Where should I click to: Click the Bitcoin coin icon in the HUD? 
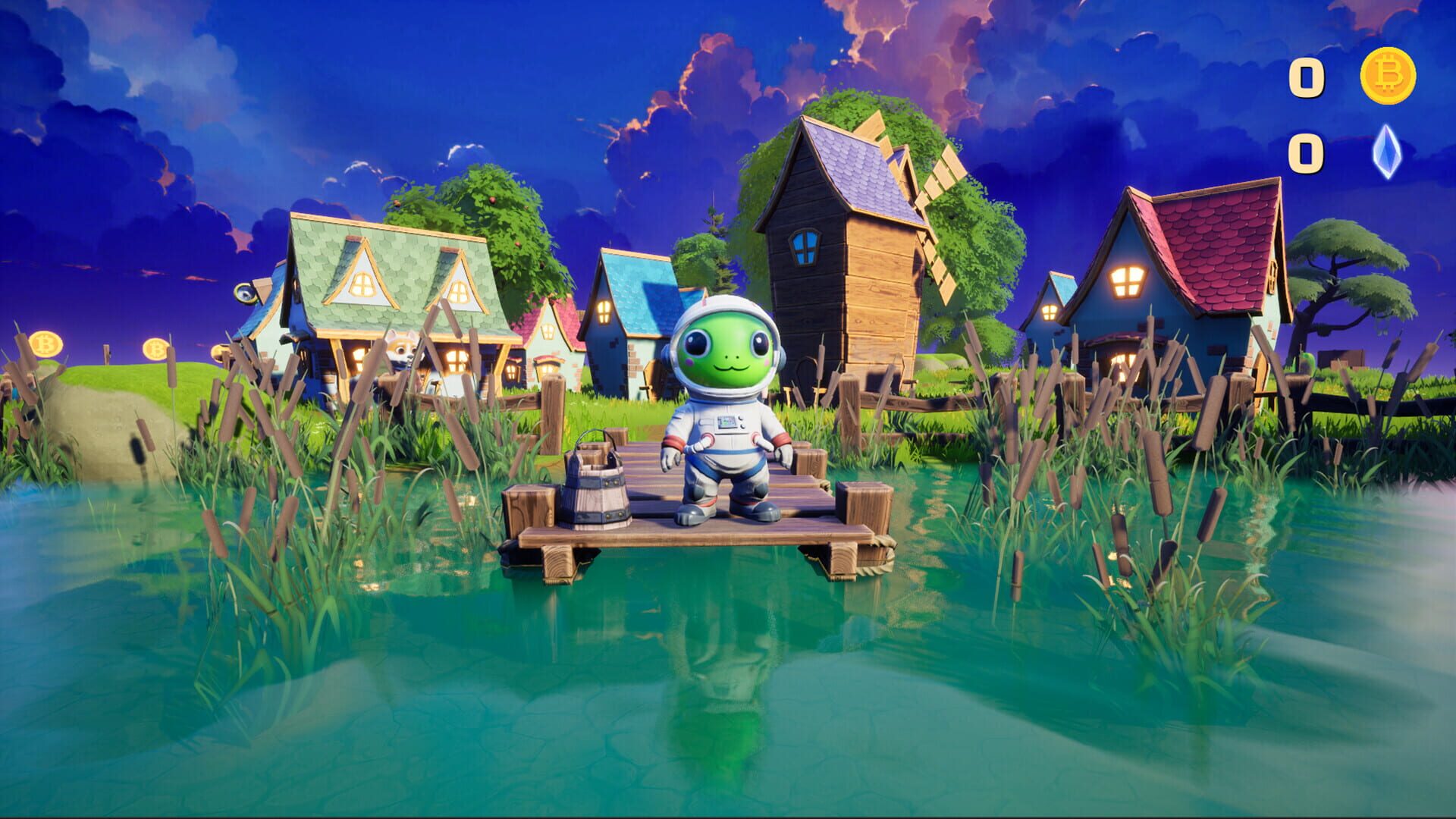coord(1389,76)
